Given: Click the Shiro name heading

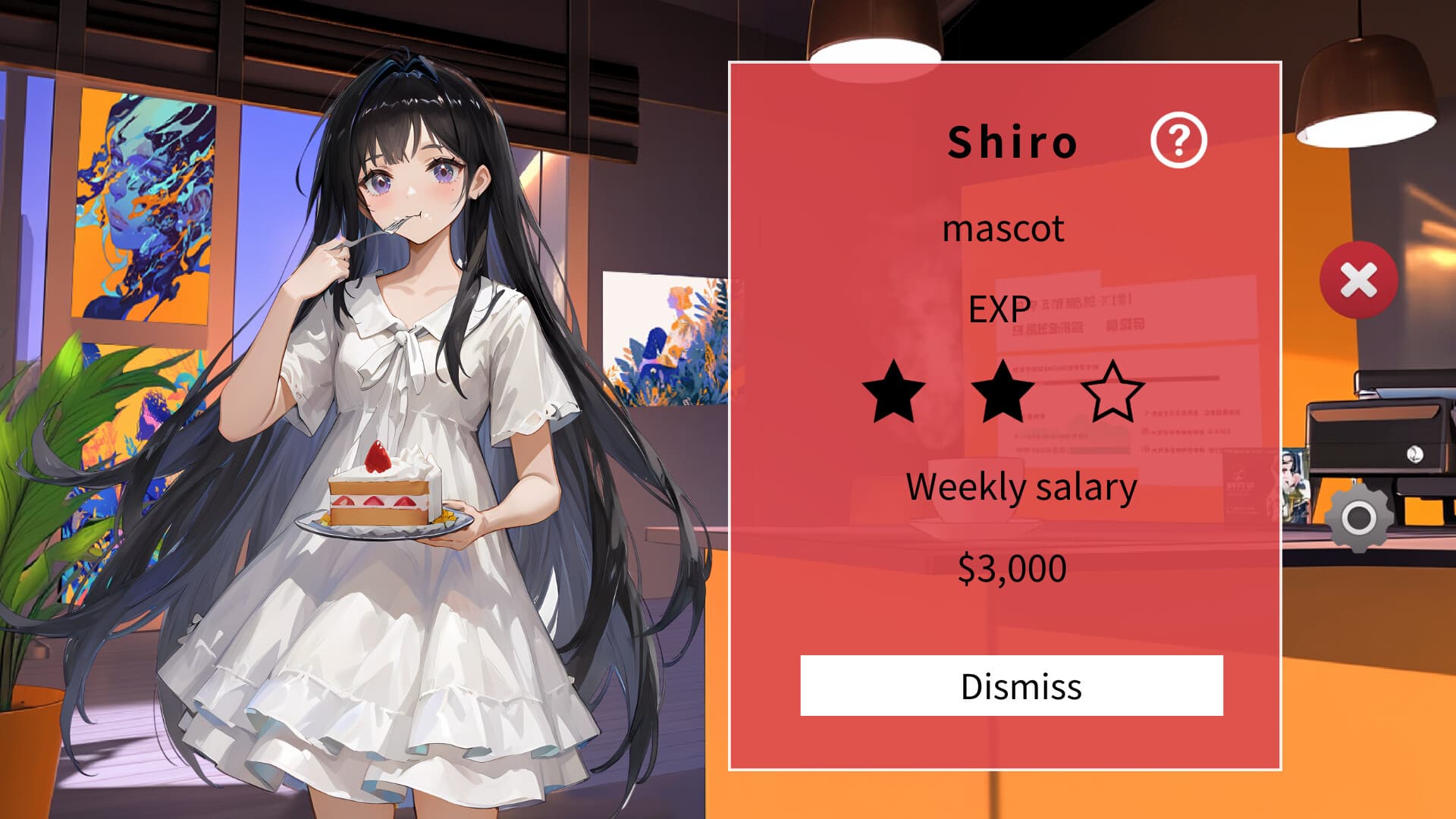Looking at the screenshot, I should (1012, 142).
